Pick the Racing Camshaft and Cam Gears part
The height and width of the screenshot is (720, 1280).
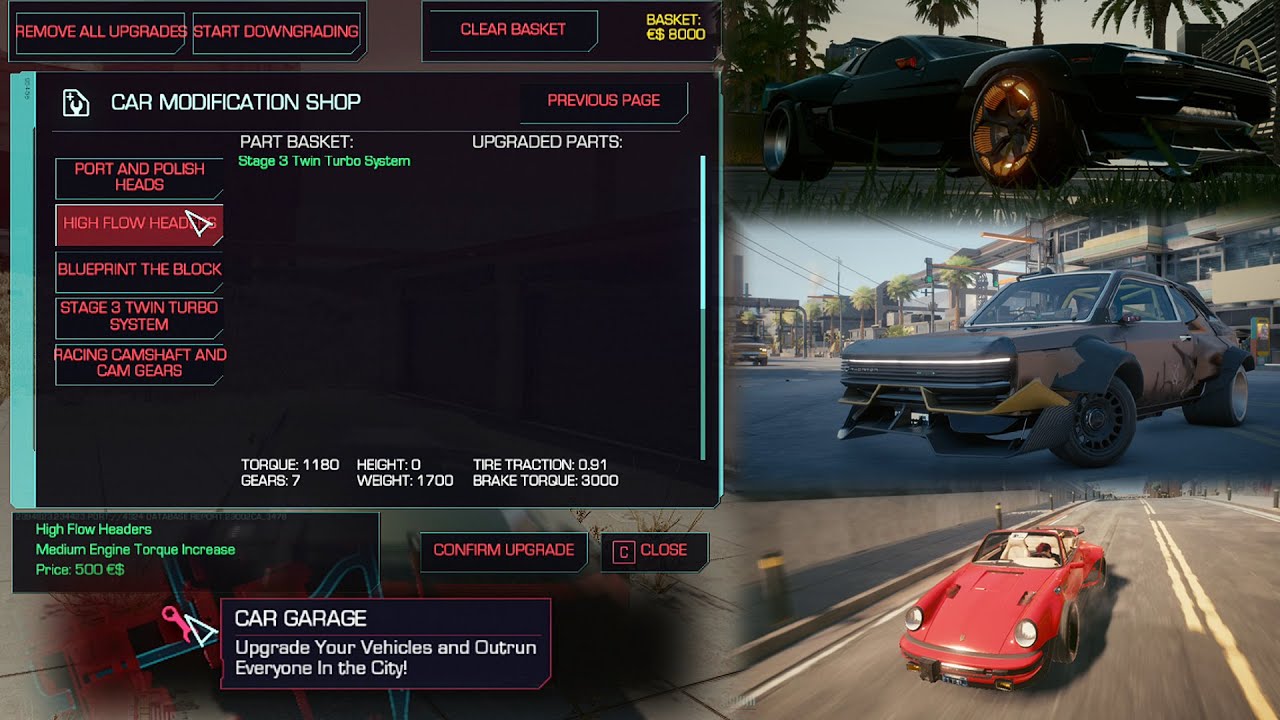139,361
